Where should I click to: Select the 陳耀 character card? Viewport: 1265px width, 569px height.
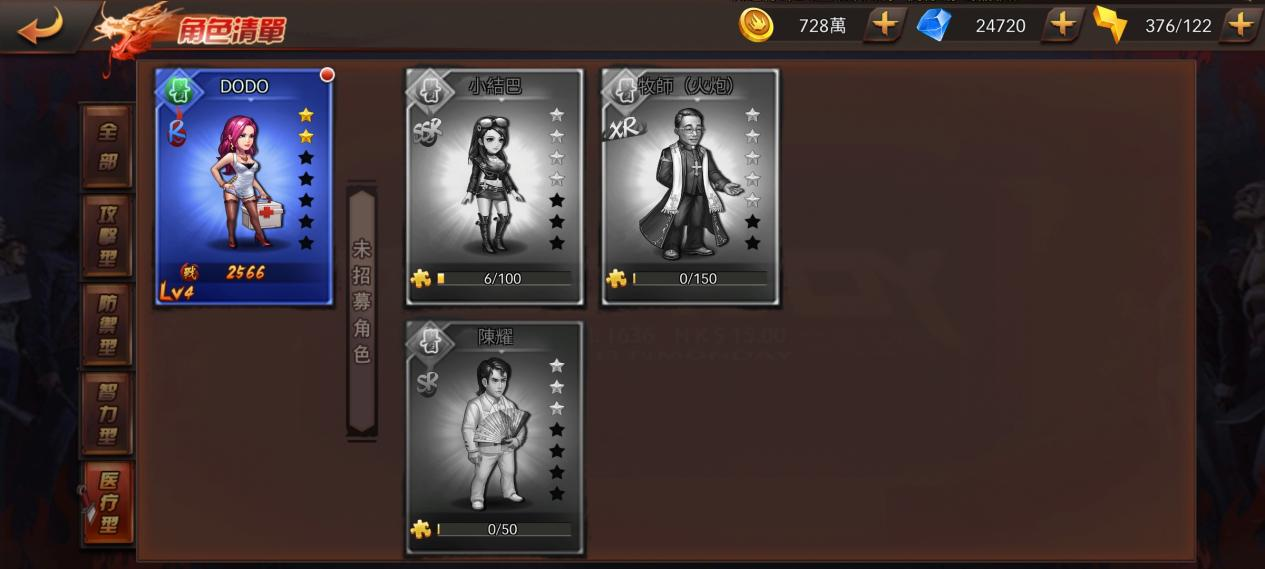pos(495,438)
